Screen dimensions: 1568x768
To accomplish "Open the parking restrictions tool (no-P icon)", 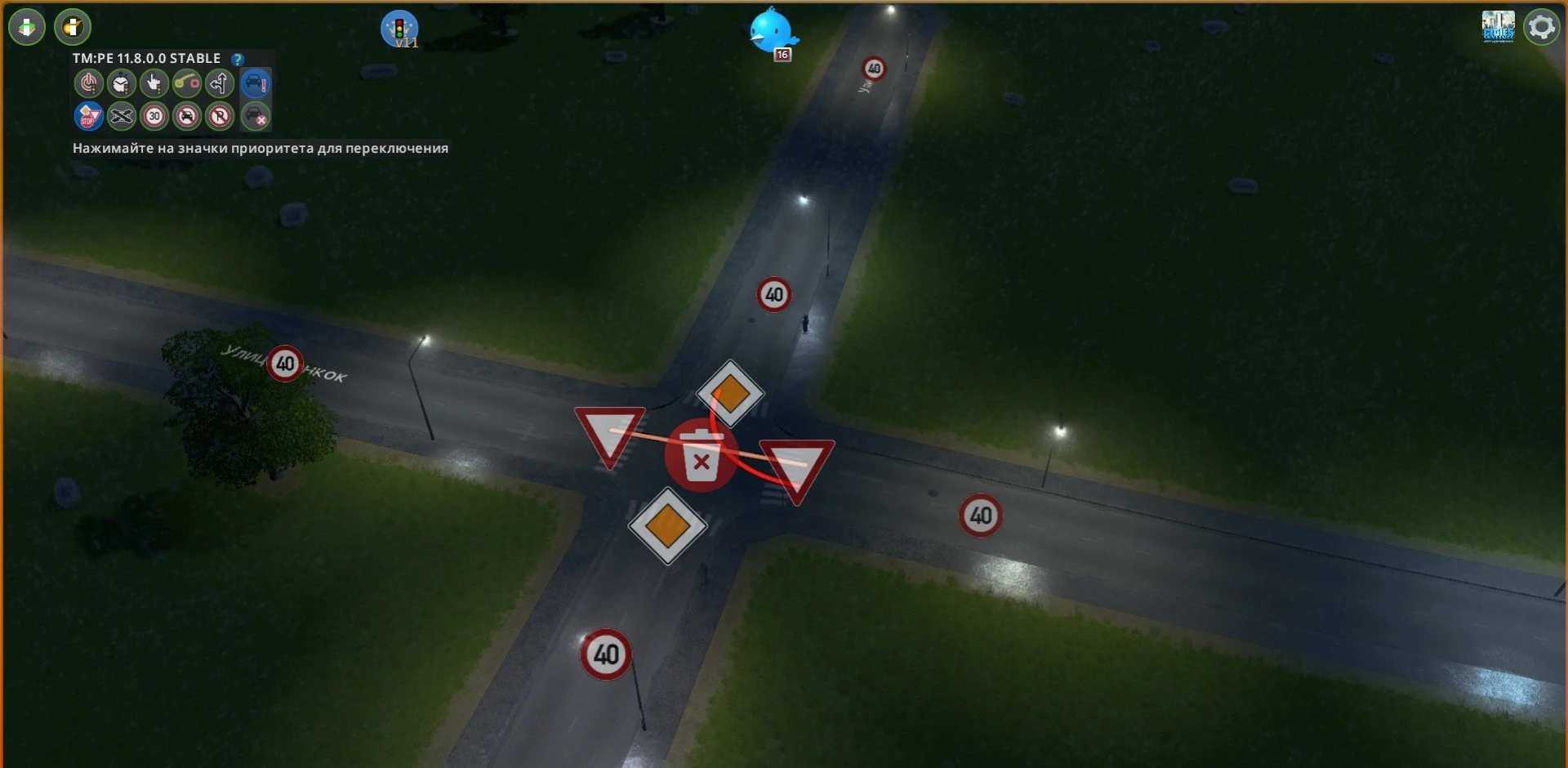I will (220, 117).
